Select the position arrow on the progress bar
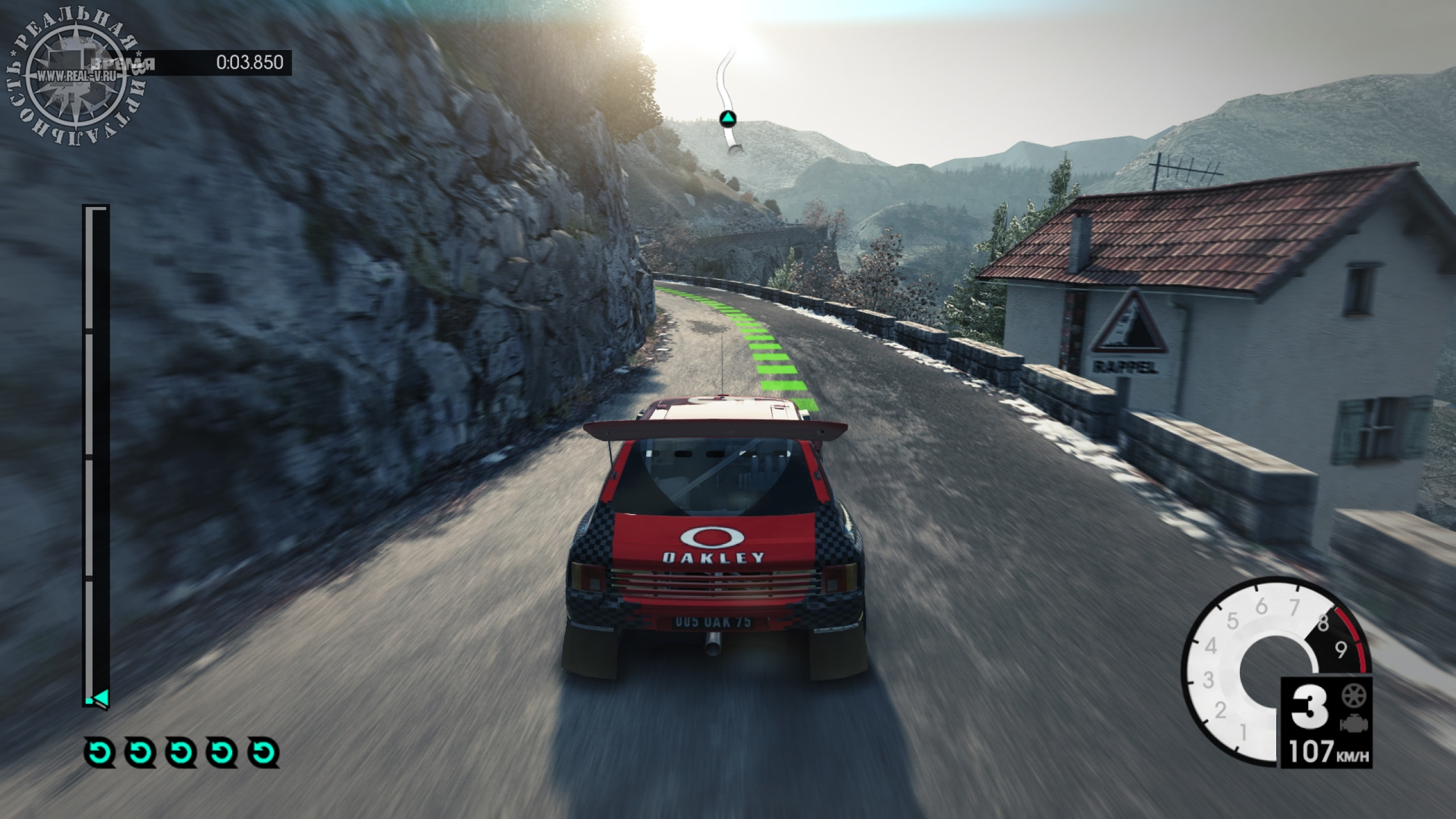This screenshot has width=1456, height=819. coord(101,697)
